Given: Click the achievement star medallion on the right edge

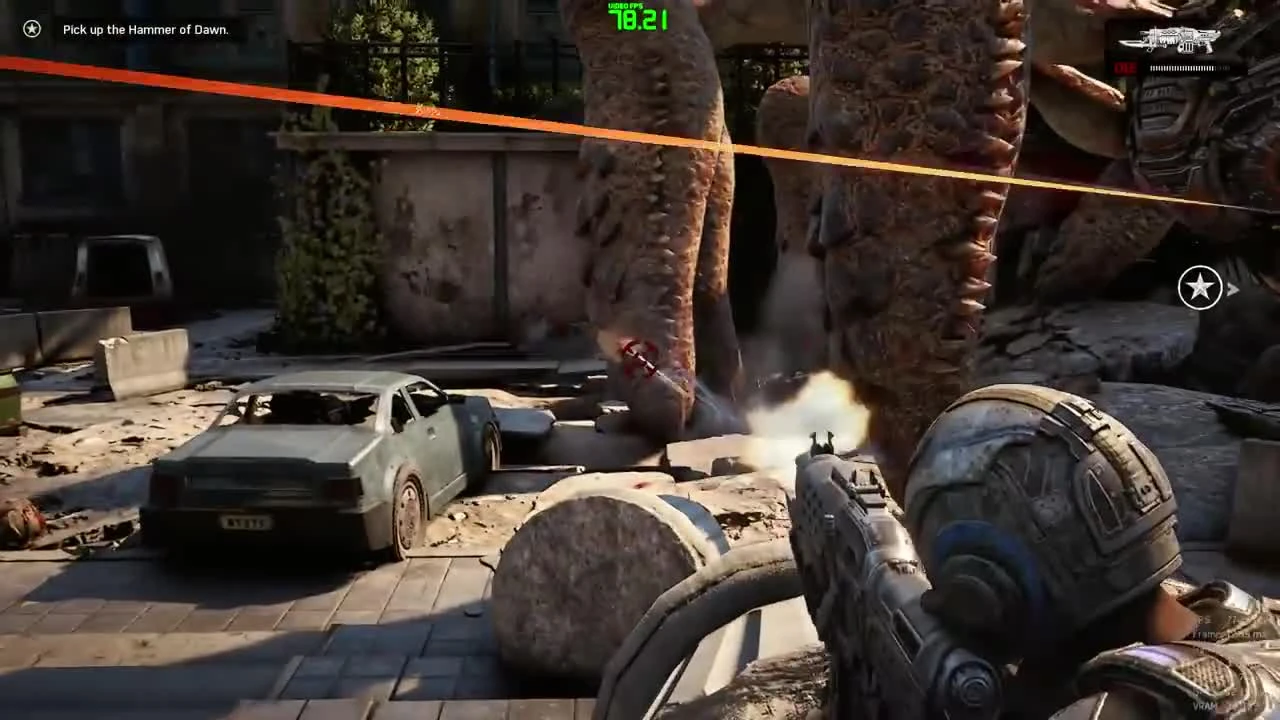Looking at the screenshot, I should (x=1200, y=288).
